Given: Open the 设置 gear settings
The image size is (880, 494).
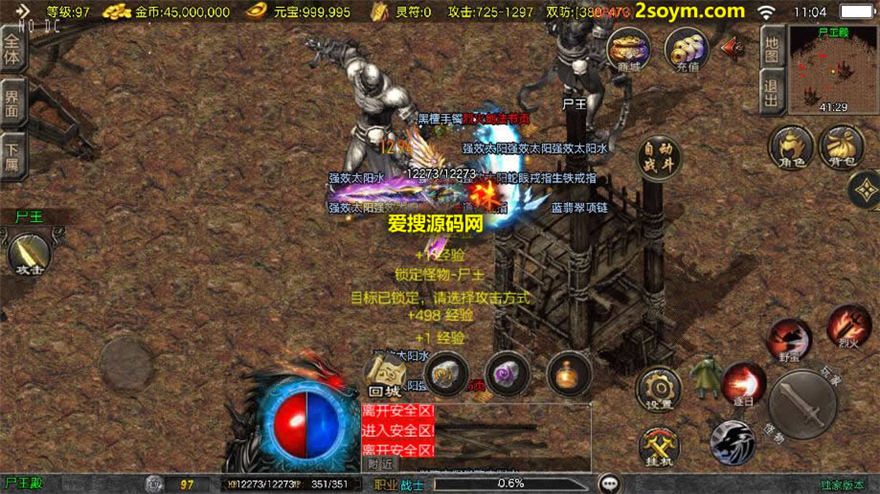Looking at the screenshot, I should point(660,389).
